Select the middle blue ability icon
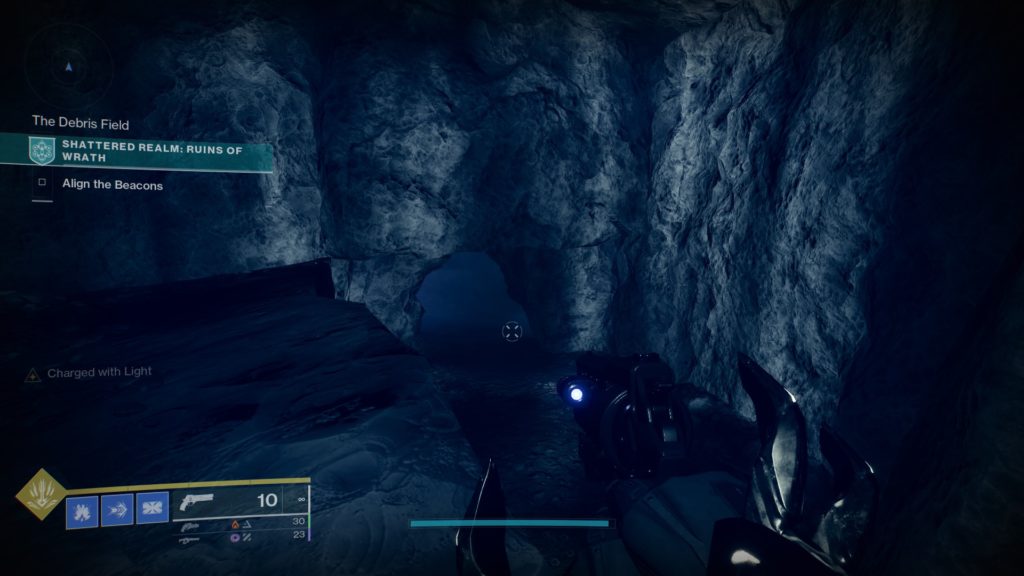 pos(117,509)
